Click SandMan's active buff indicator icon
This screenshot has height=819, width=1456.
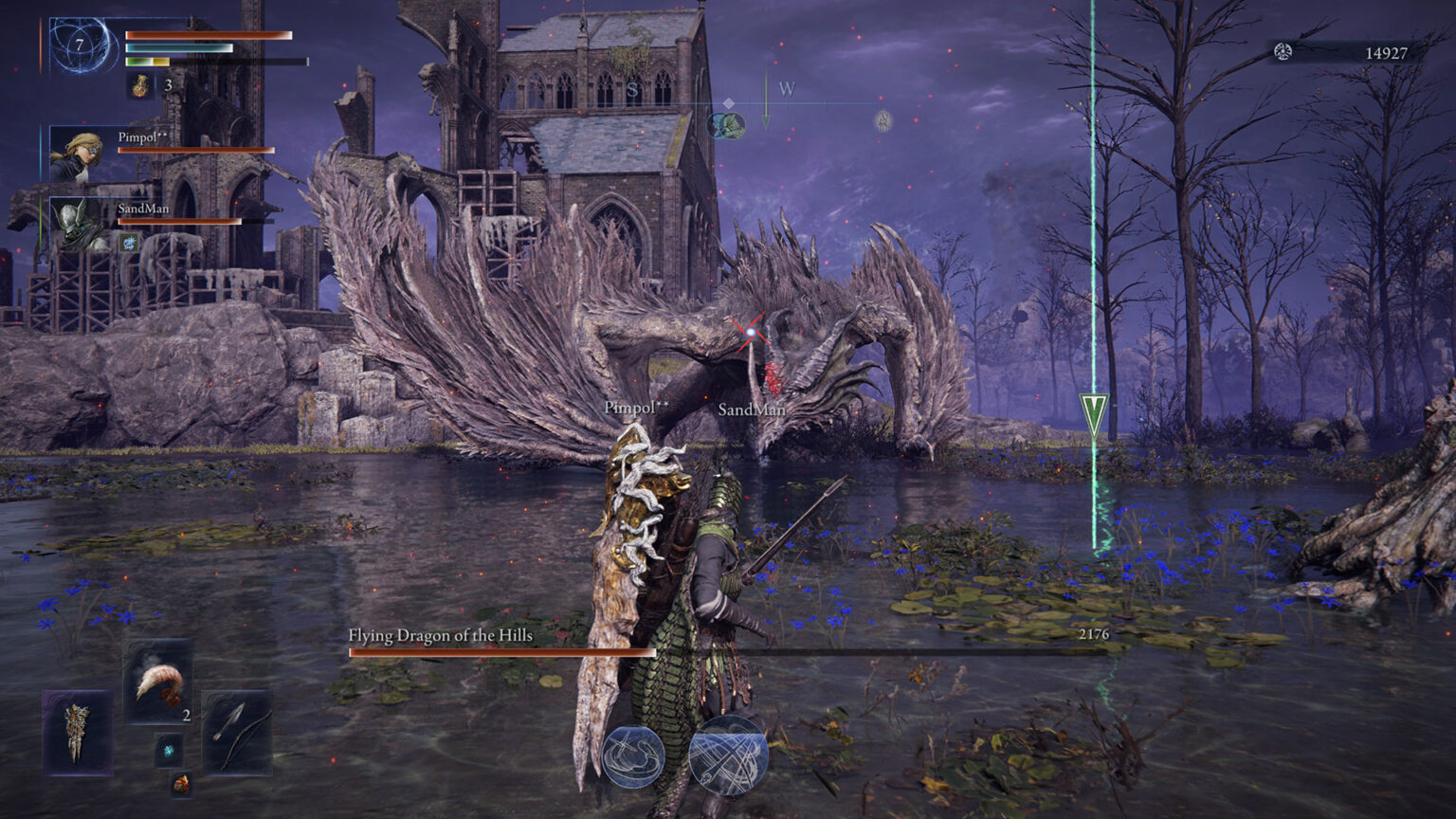click(129, 244)
